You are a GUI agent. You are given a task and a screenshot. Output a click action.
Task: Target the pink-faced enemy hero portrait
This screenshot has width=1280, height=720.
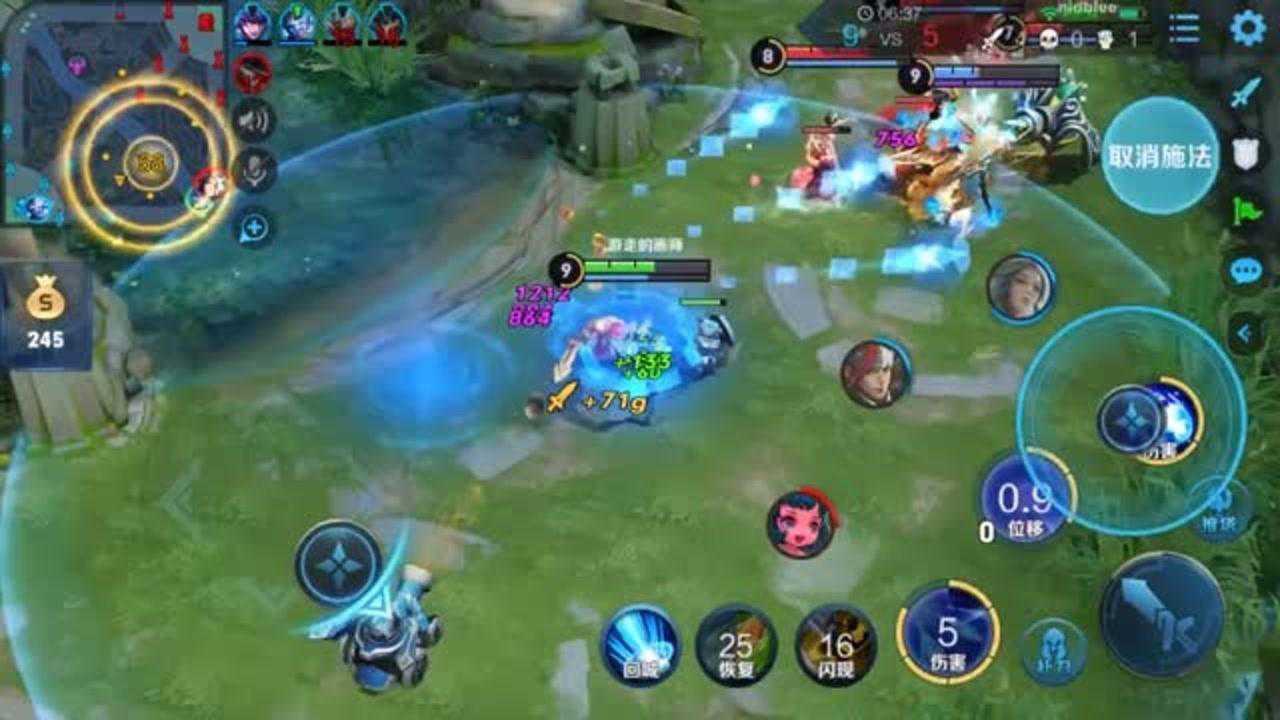tap(801, 523)
